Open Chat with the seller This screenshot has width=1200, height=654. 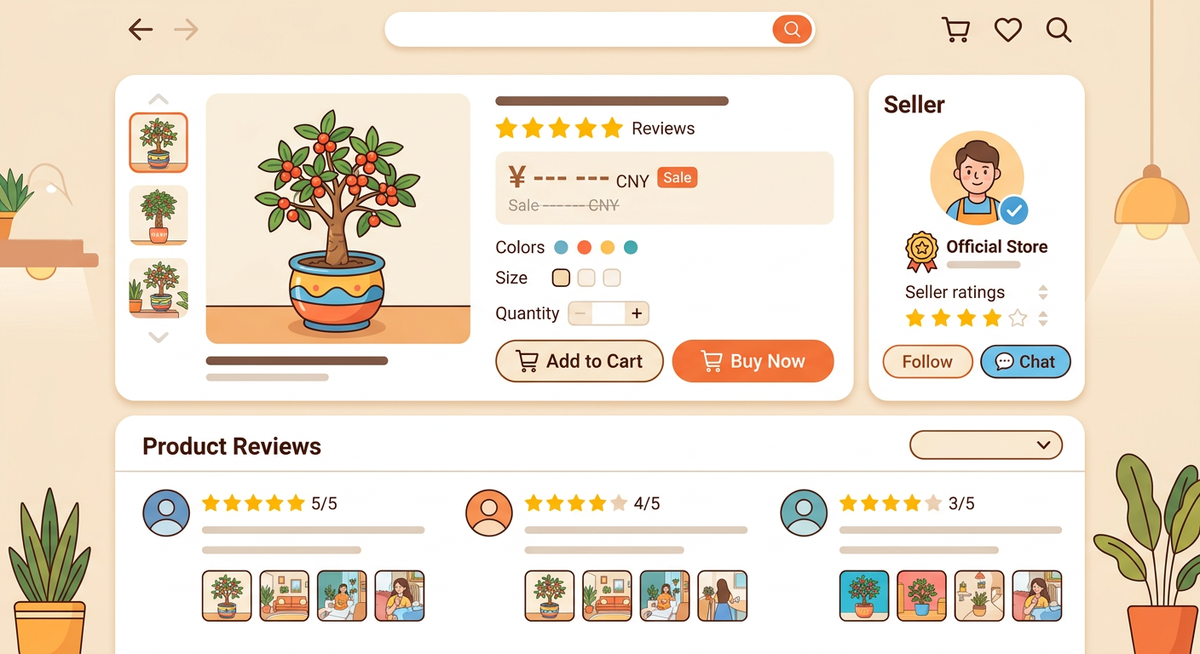[1025, 362]
